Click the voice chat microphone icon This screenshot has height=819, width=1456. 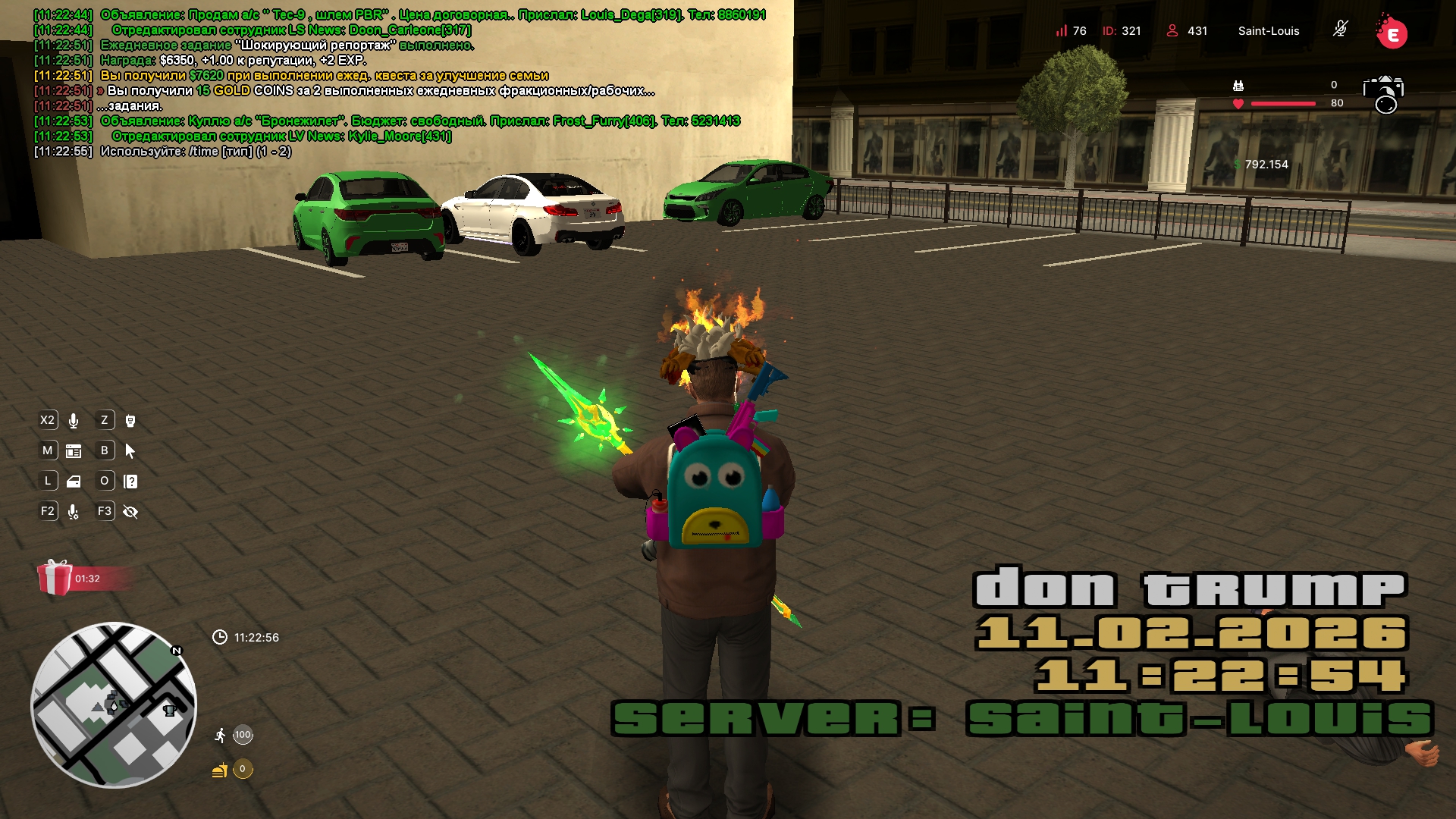tap(74, 421)
